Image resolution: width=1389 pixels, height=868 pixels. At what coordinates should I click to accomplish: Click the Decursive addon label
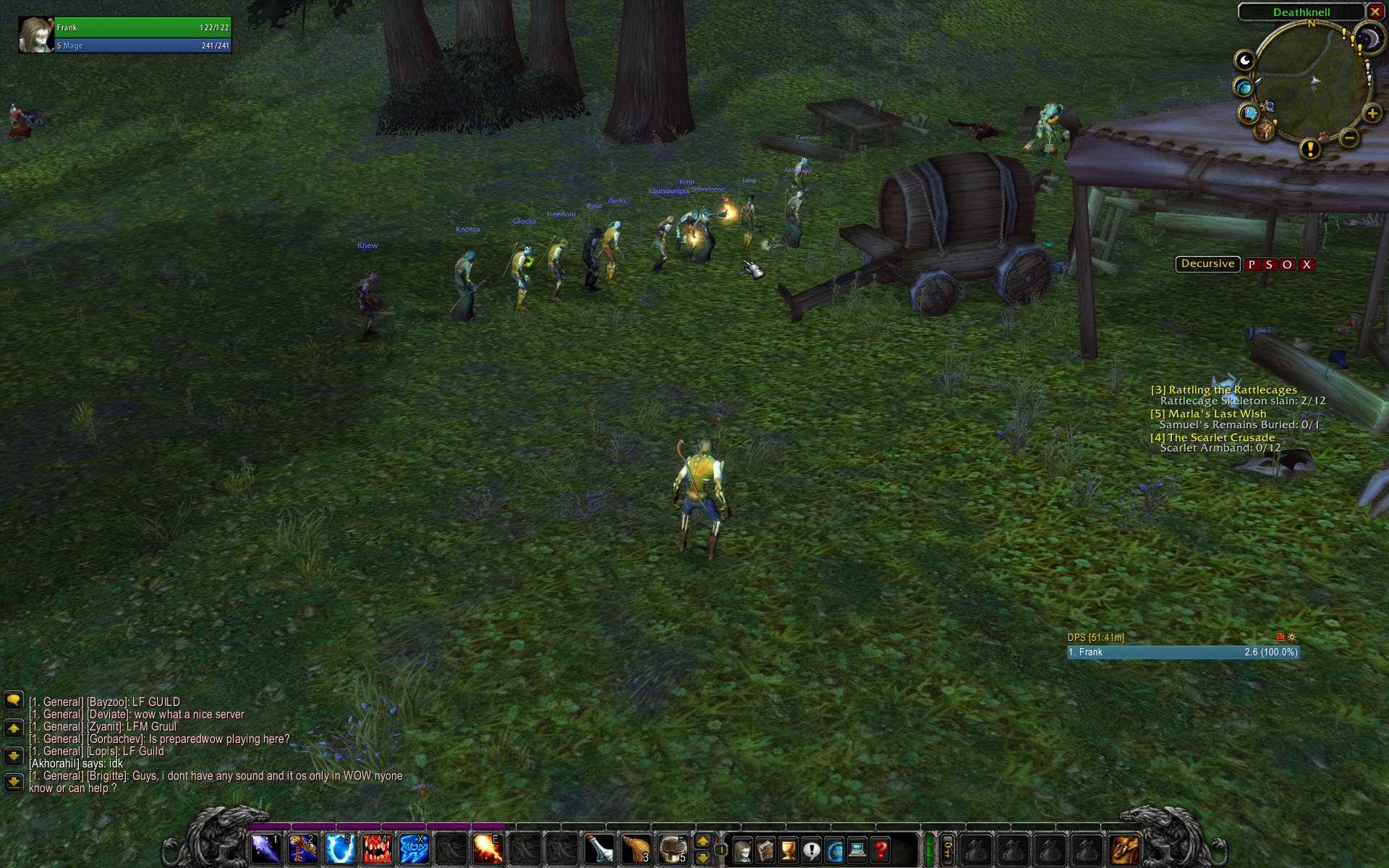click(x=1207, y=264)
